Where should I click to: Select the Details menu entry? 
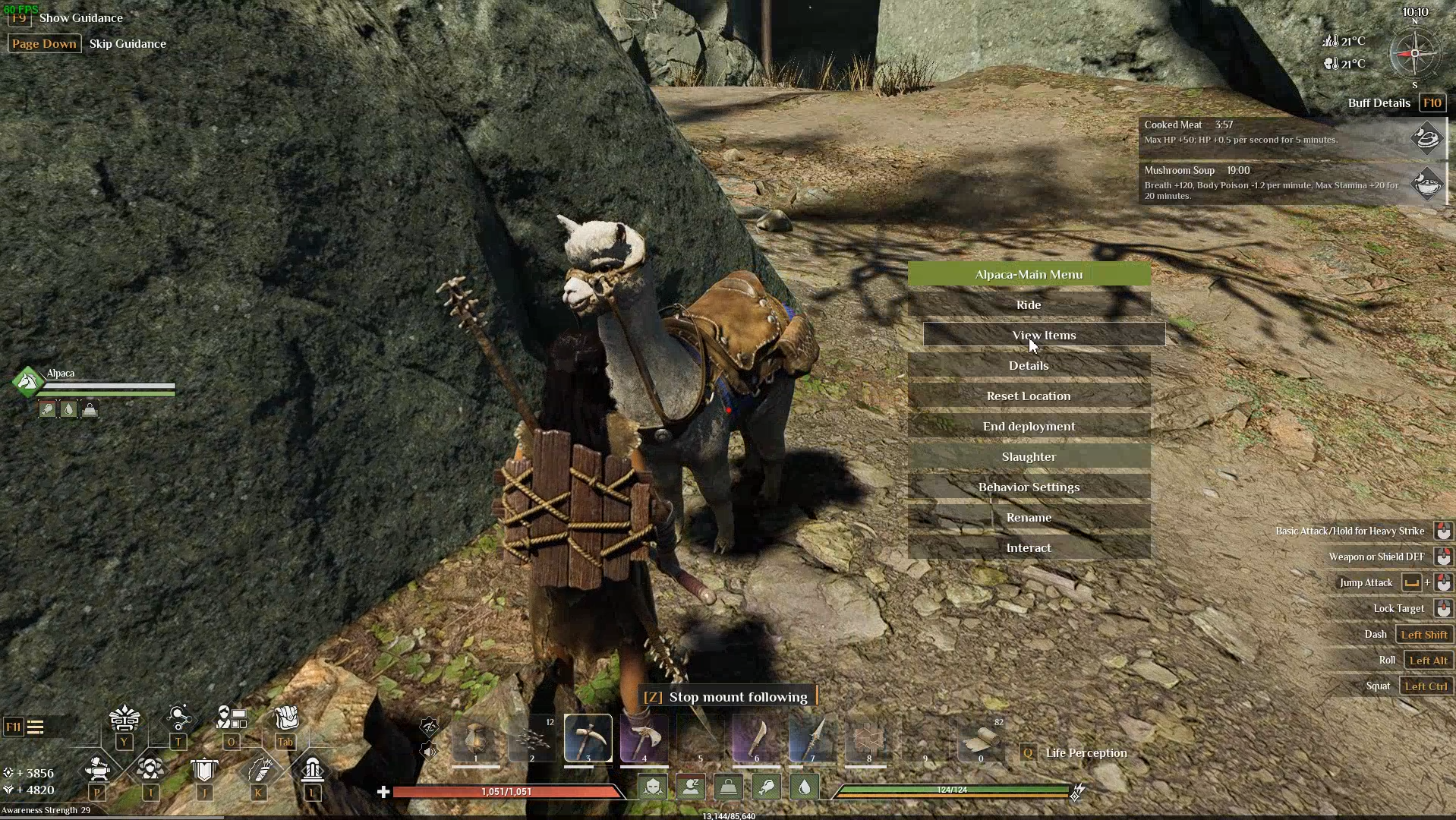coord(1029,365)
